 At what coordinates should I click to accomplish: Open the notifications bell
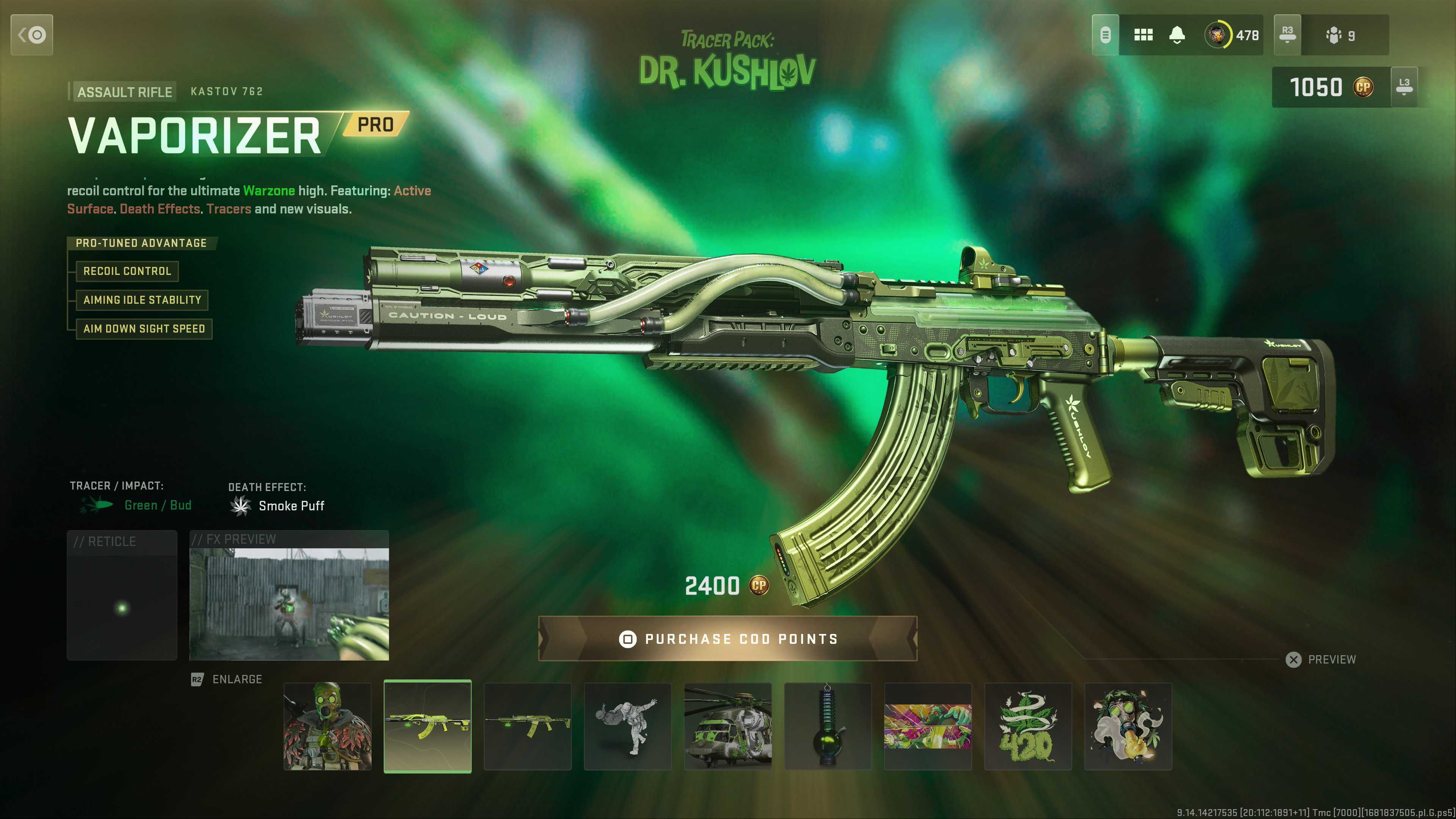tap(1177, 35)
